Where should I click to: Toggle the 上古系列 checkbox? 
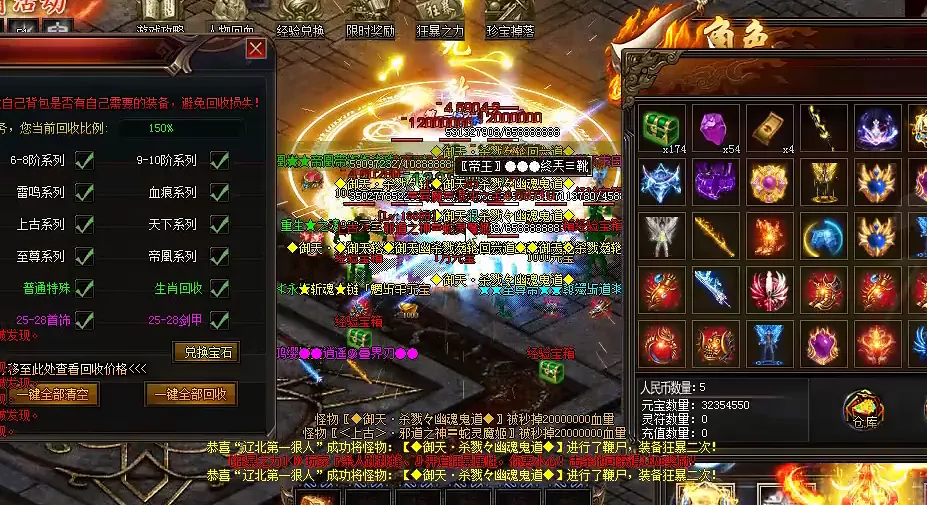(85, 224)
